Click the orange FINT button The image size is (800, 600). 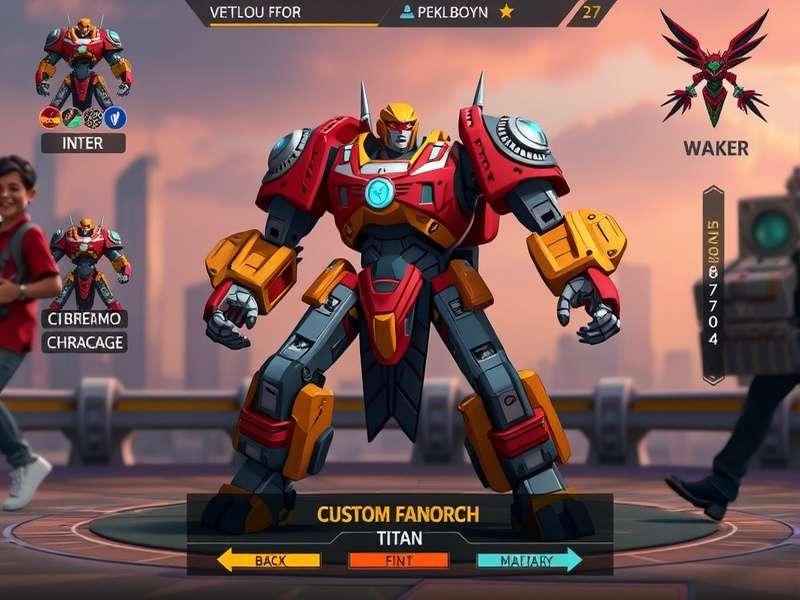coord(397,561)
